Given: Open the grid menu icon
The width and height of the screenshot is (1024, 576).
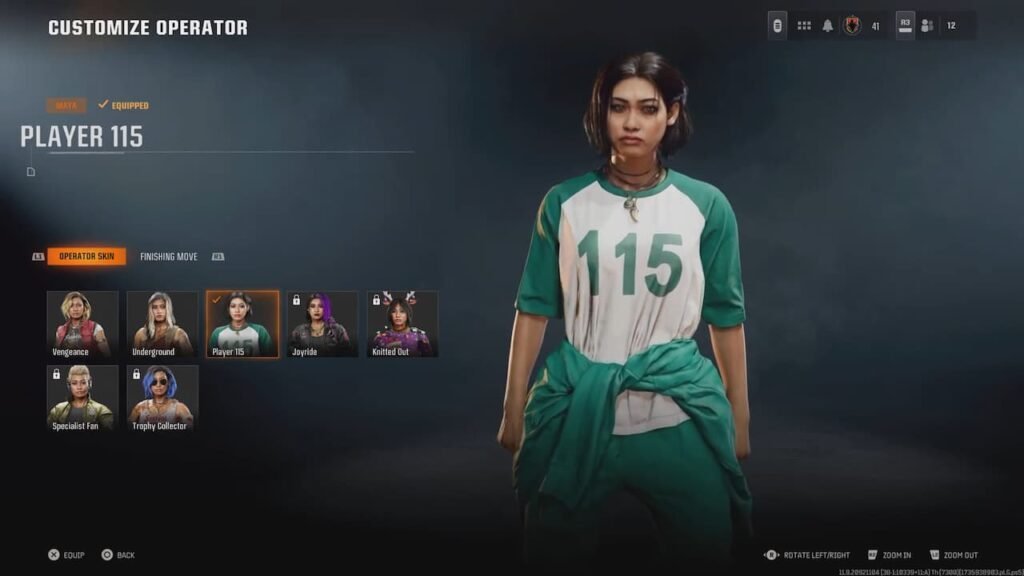Looking at the screenshot, I should tap(803, 26).
